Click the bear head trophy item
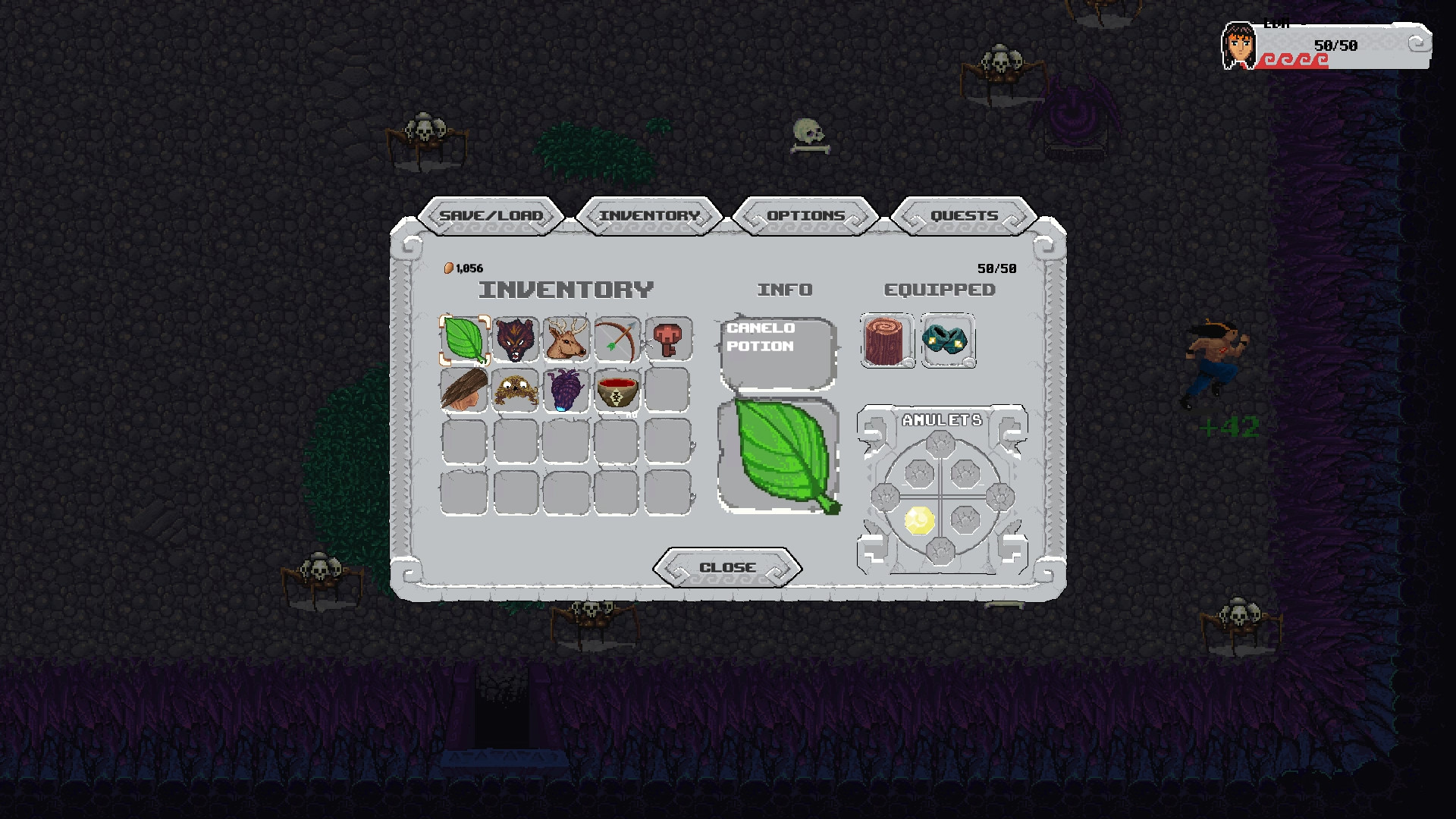 click(x=516, y=340)
